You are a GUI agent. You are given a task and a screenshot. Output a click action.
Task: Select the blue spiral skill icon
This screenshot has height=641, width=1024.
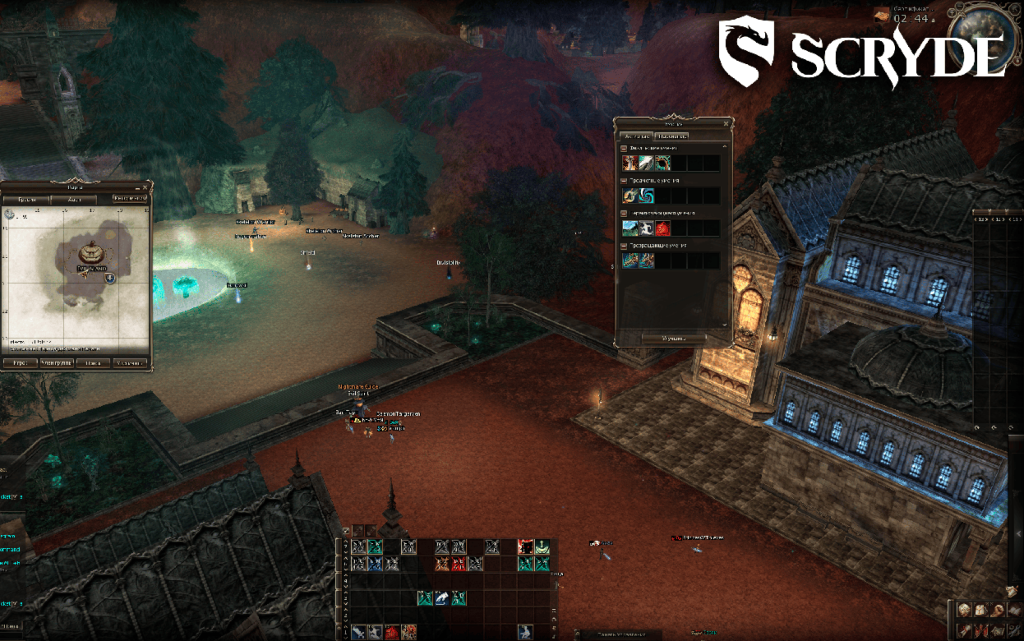pyautogui.click(x=646, y=195)
